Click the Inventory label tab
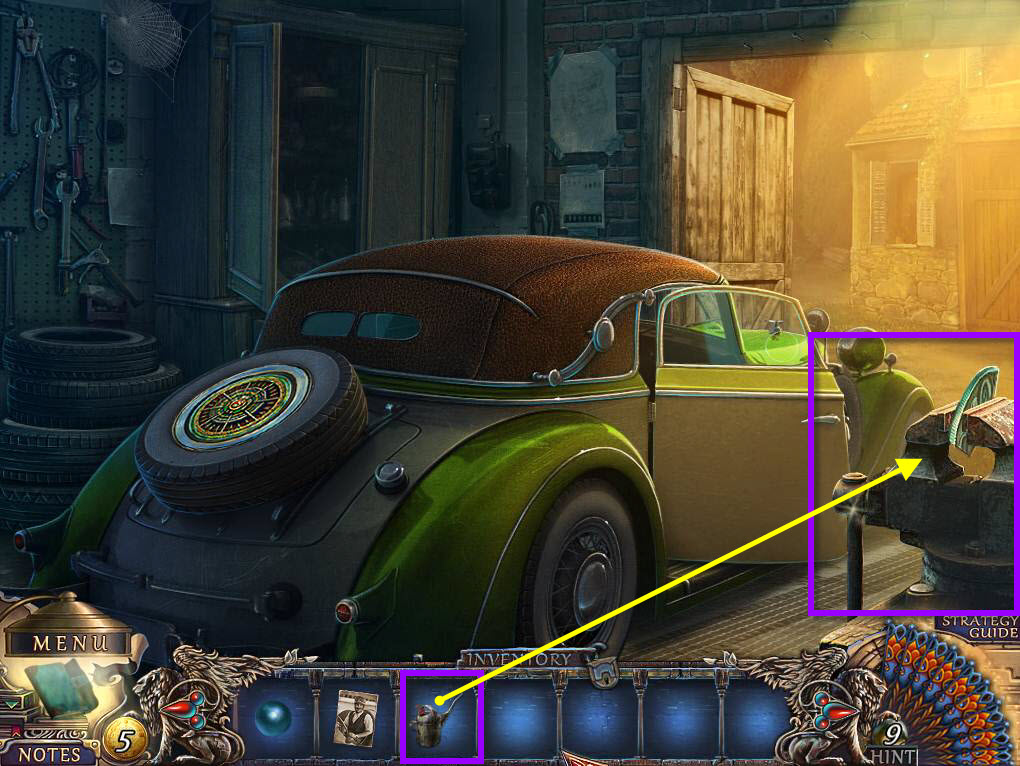Screen dimensions: 1020x766 [x=518, y=659]
